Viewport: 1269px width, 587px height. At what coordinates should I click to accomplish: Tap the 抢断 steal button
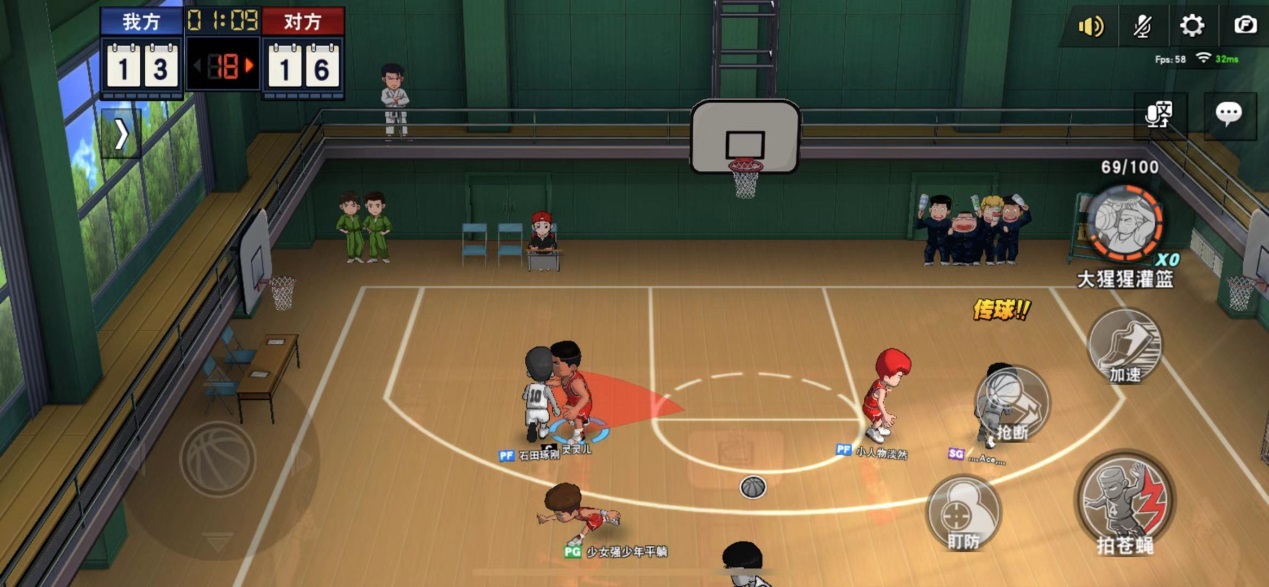coord(1012,404)
